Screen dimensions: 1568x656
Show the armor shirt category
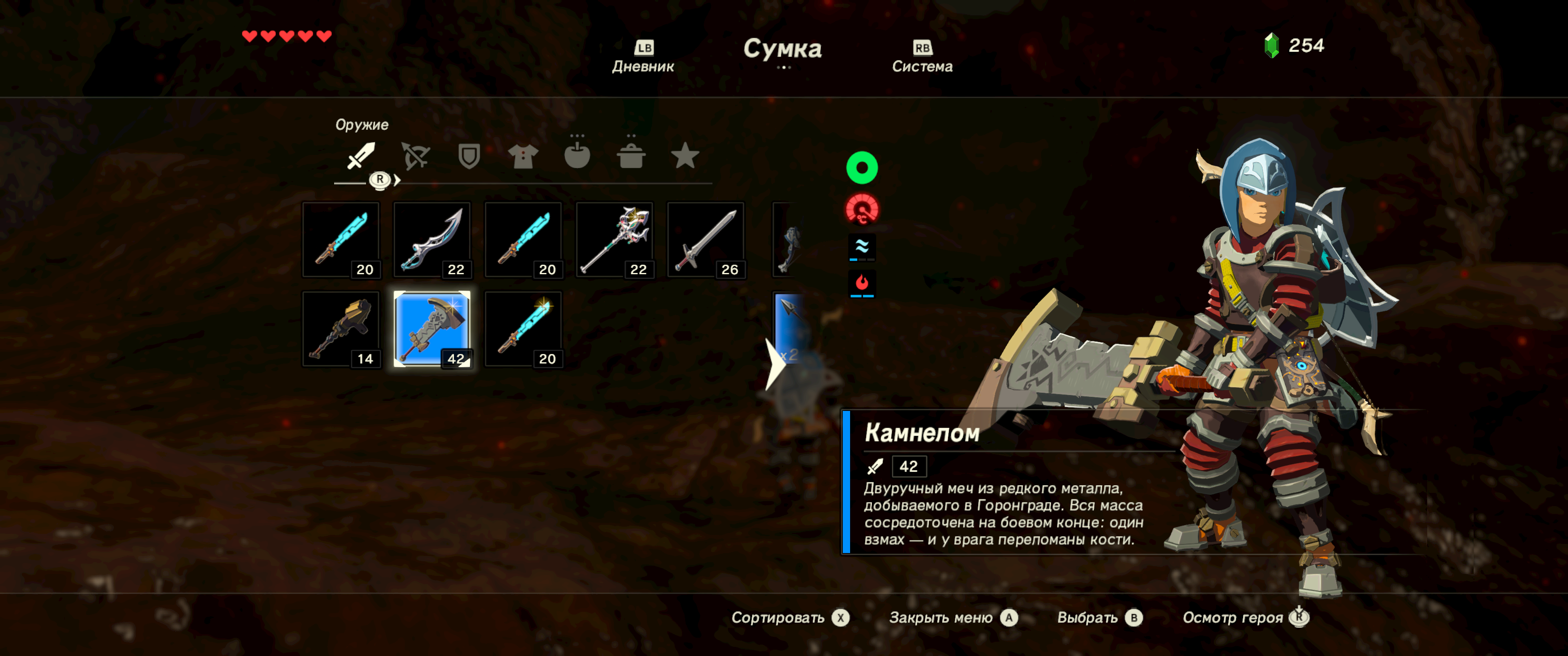(523, 156)
